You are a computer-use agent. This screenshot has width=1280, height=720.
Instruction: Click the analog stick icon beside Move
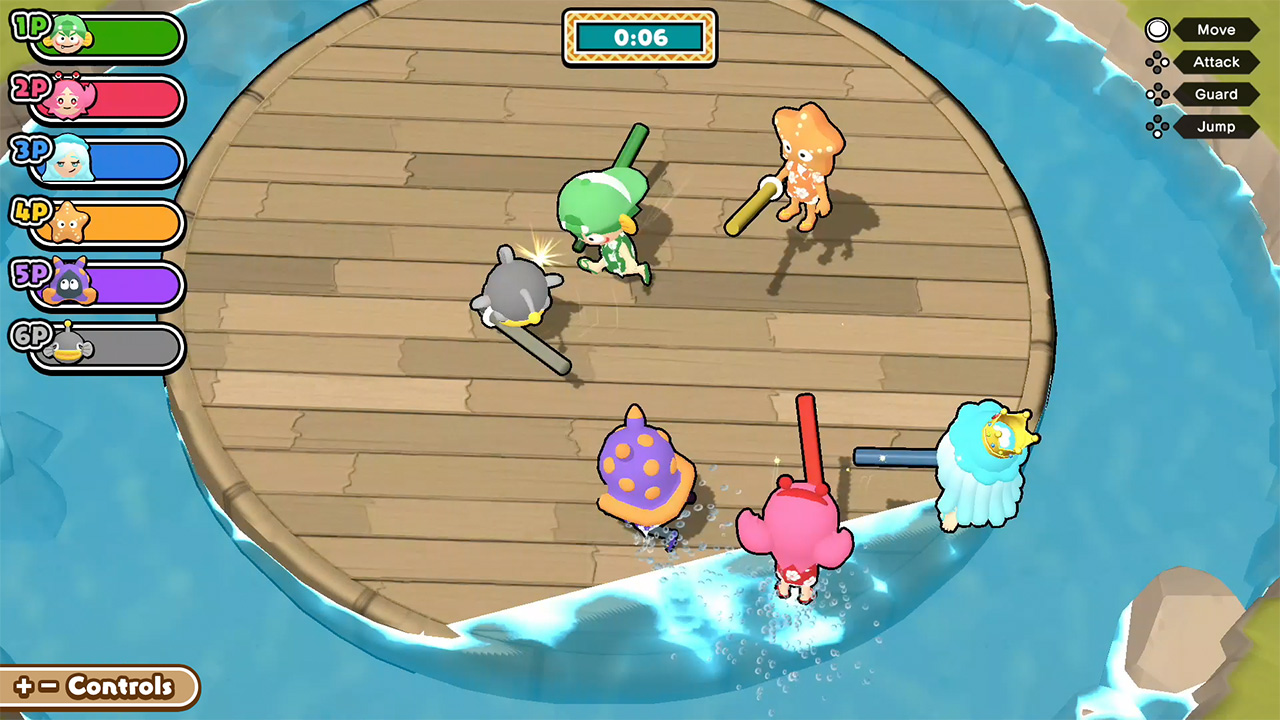(1157, 29)
